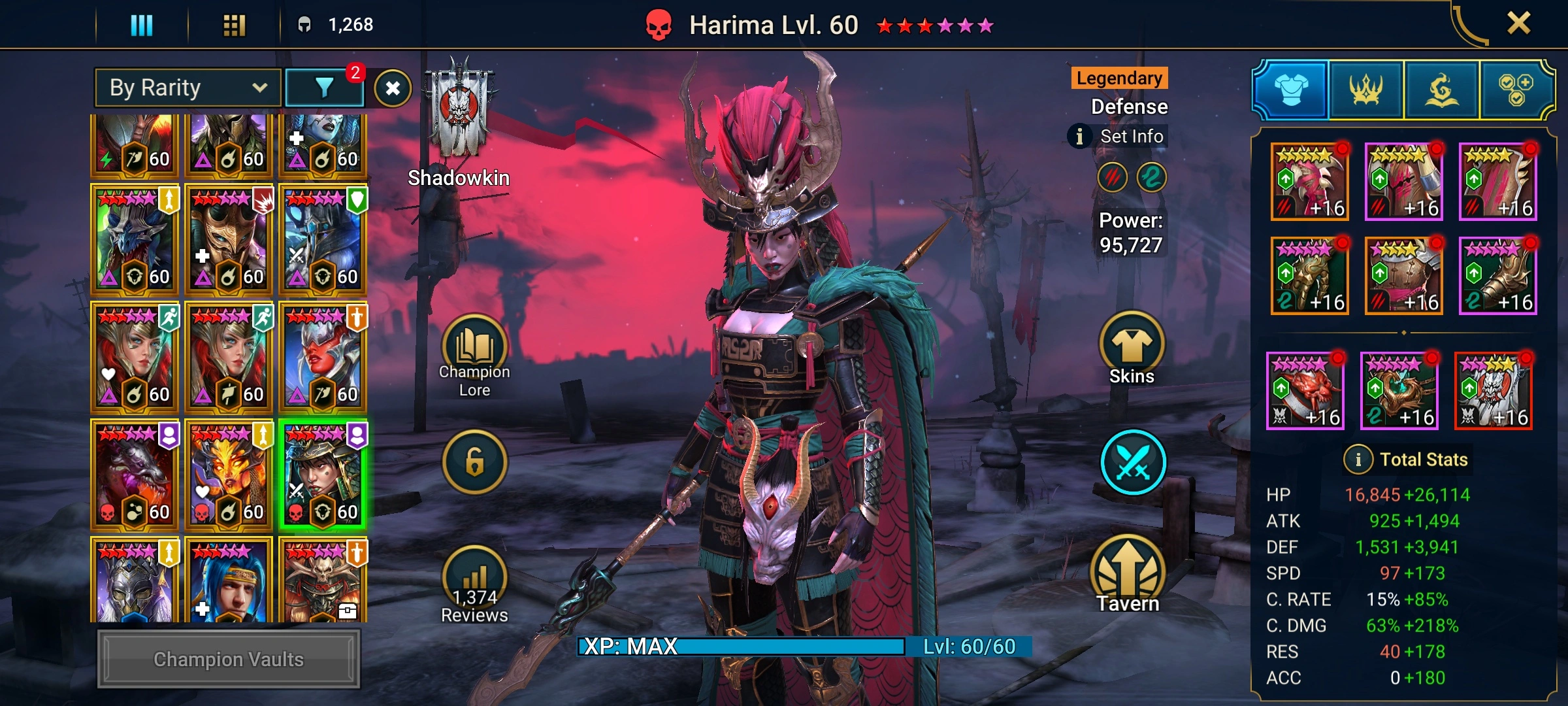
Task: Switch to the crown tab
Action: point(1366,90)
